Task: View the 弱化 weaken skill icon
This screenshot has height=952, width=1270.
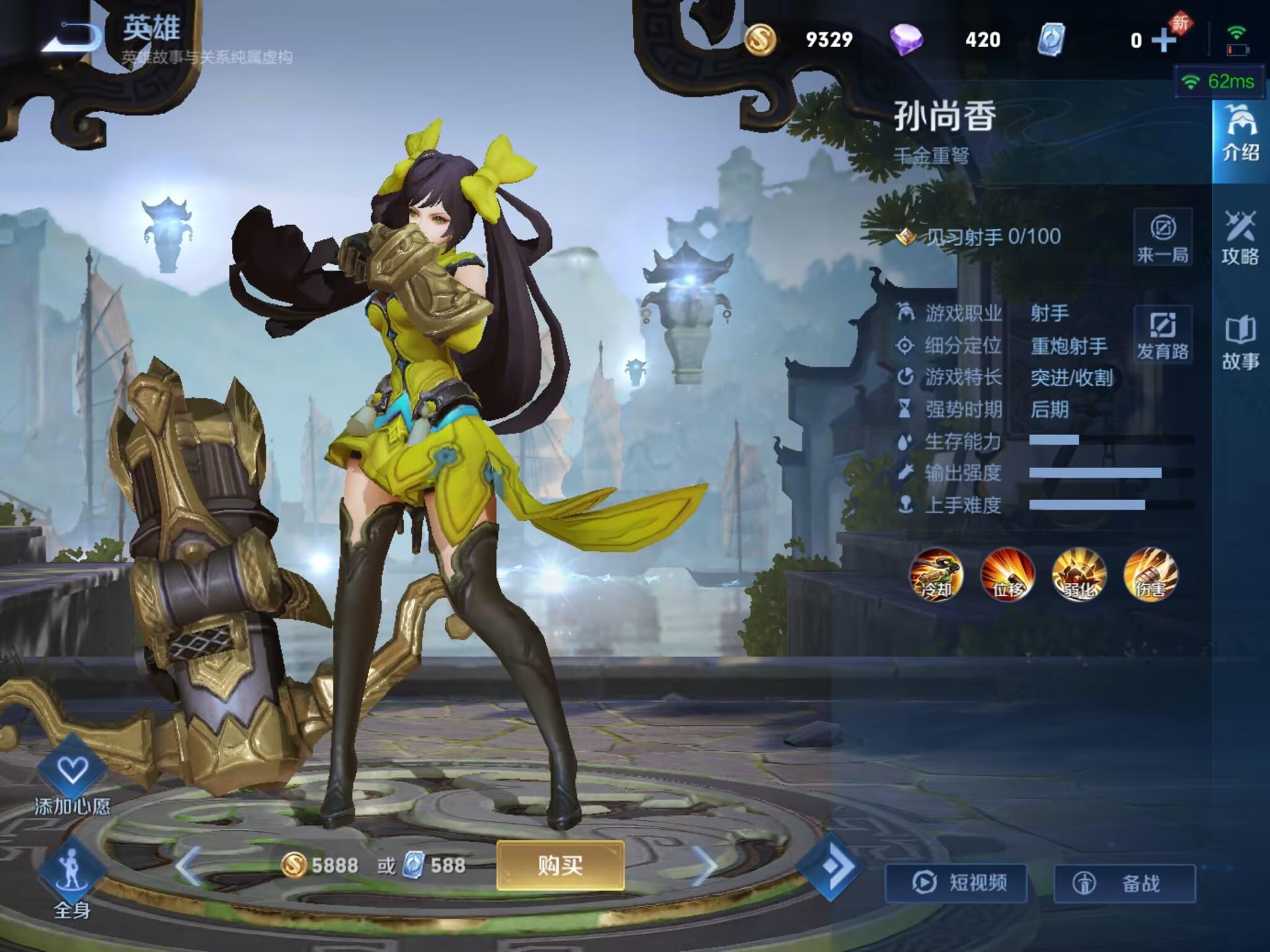Action: tap(1079, 575)
